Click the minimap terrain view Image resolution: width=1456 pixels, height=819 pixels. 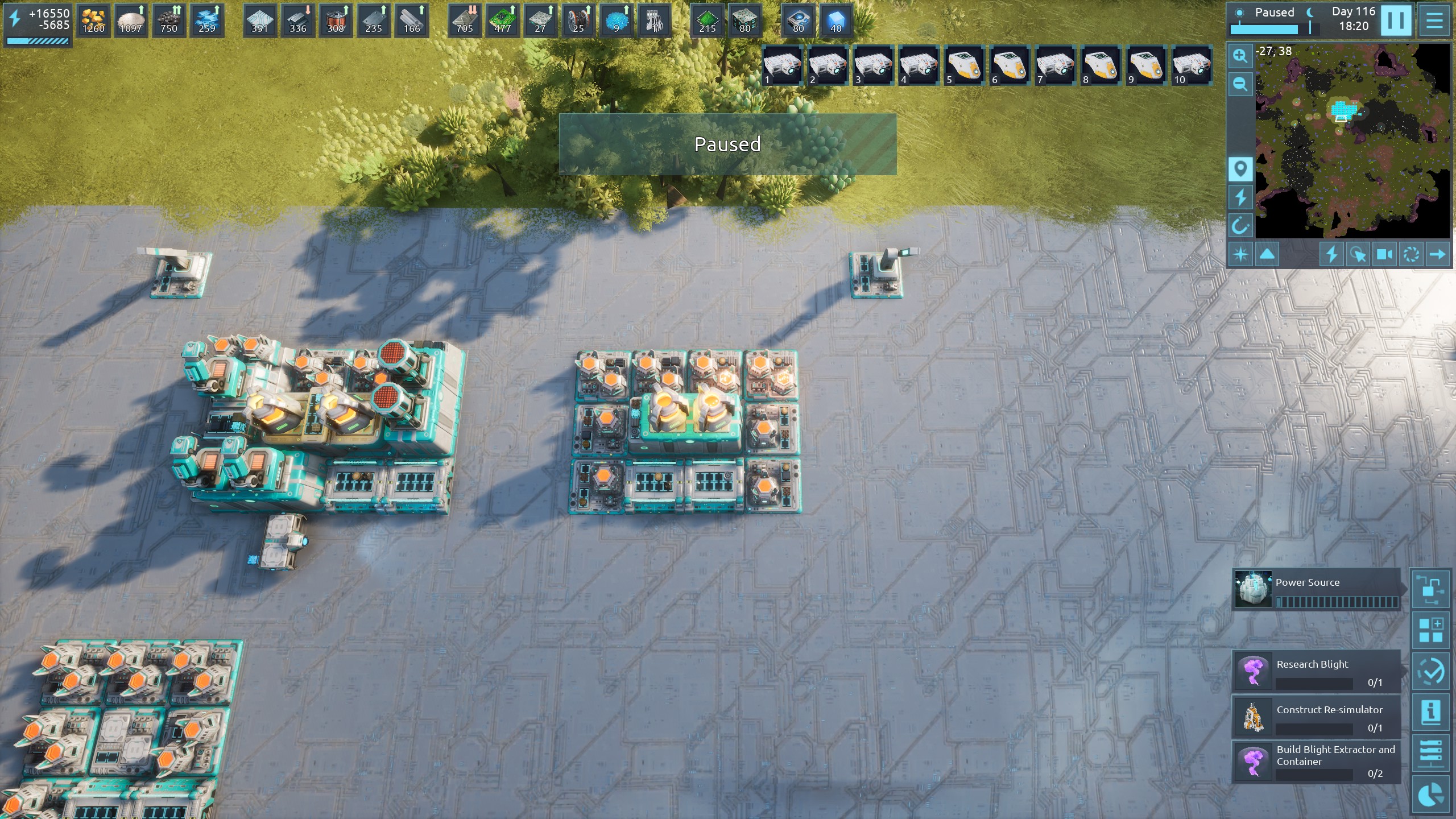point(1352,141)
